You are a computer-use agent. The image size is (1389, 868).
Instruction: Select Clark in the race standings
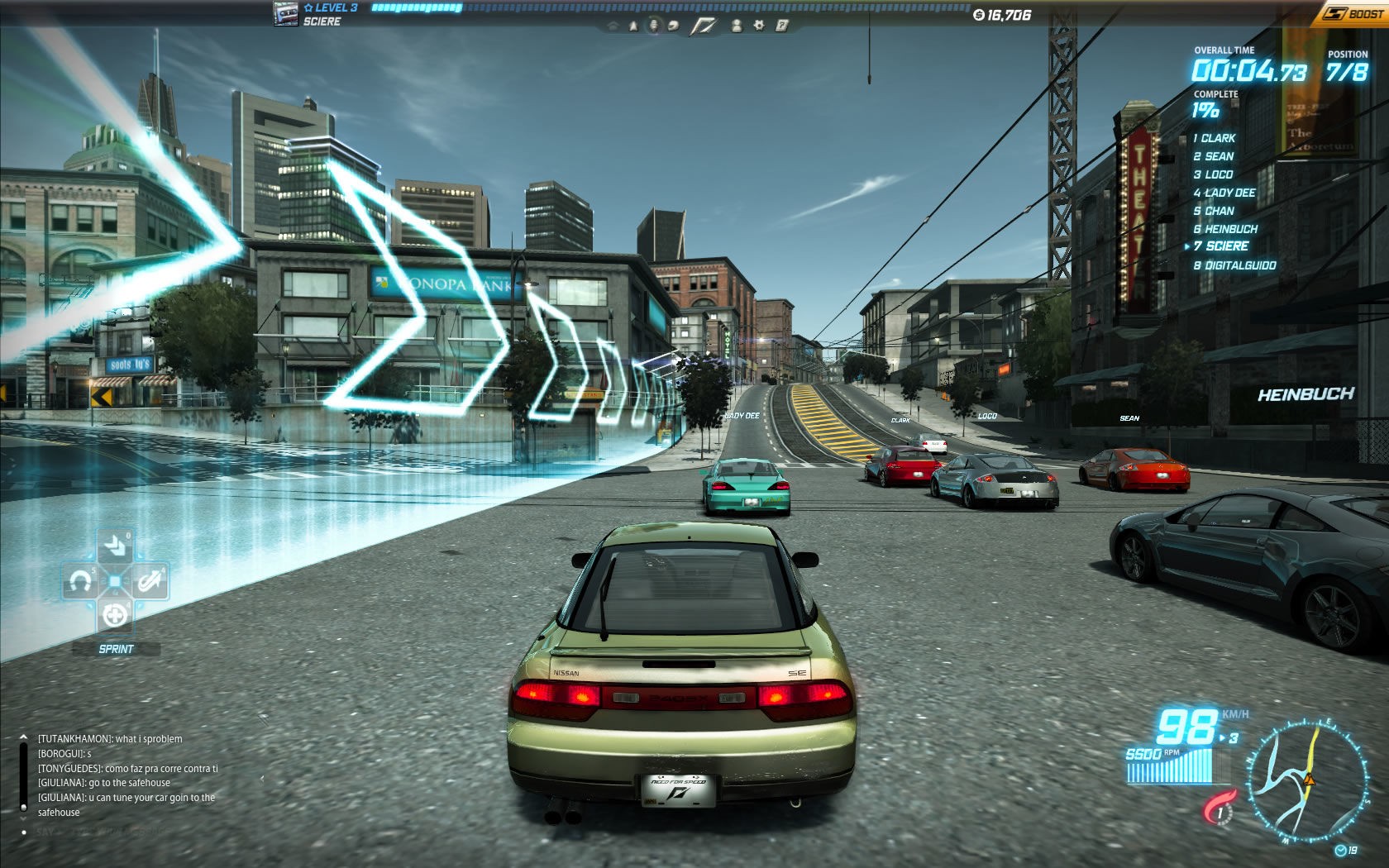tap(1214, 138)
